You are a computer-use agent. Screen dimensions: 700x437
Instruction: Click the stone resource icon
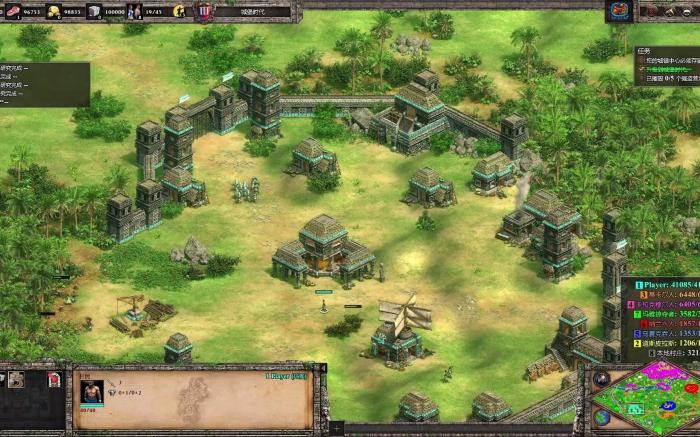click(x=94, y=12)
